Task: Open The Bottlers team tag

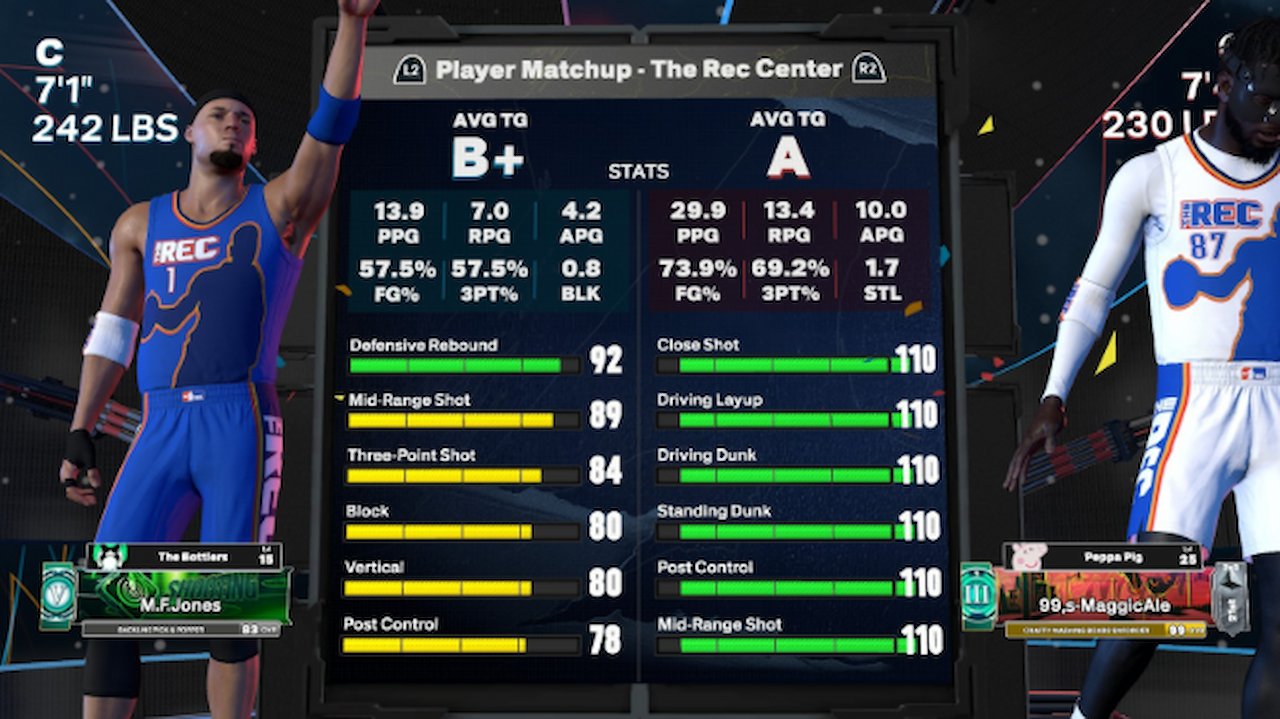Action: pos(194,556)
